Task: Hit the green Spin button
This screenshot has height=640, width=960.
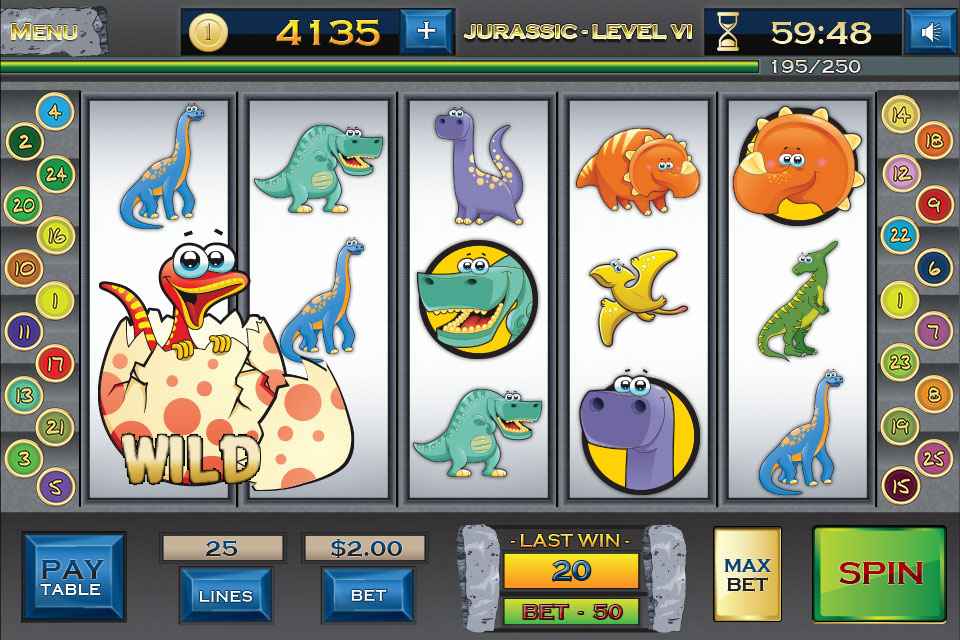Action: pyautogui.click(x=879, y=573)
